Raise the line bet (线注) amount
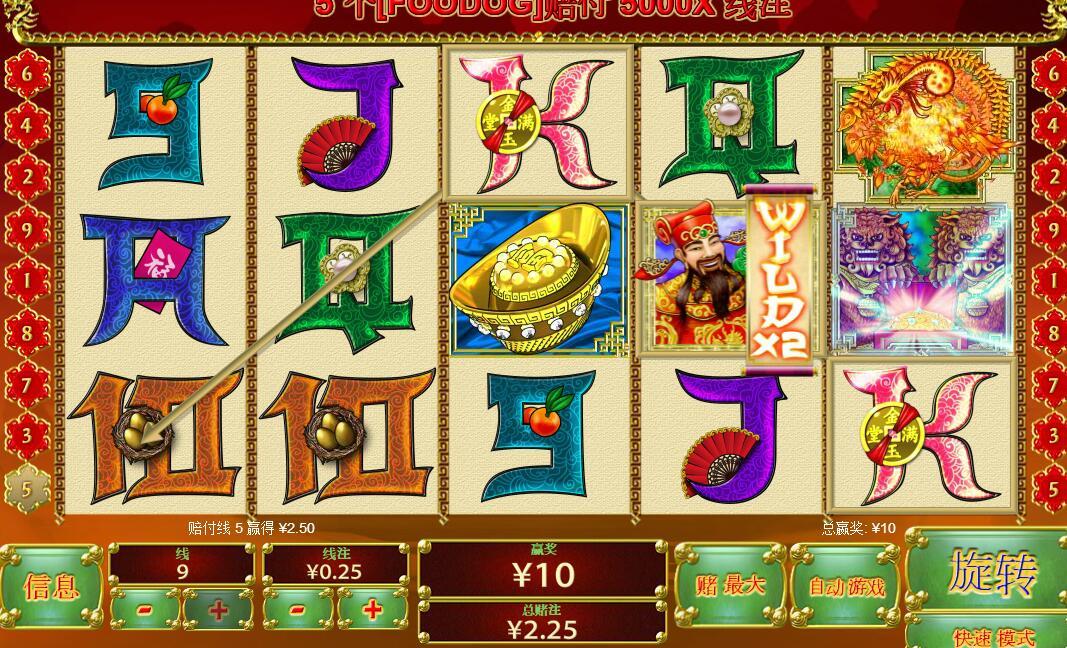The height and width of the screenshot is (648, 1067). point(373,609)
